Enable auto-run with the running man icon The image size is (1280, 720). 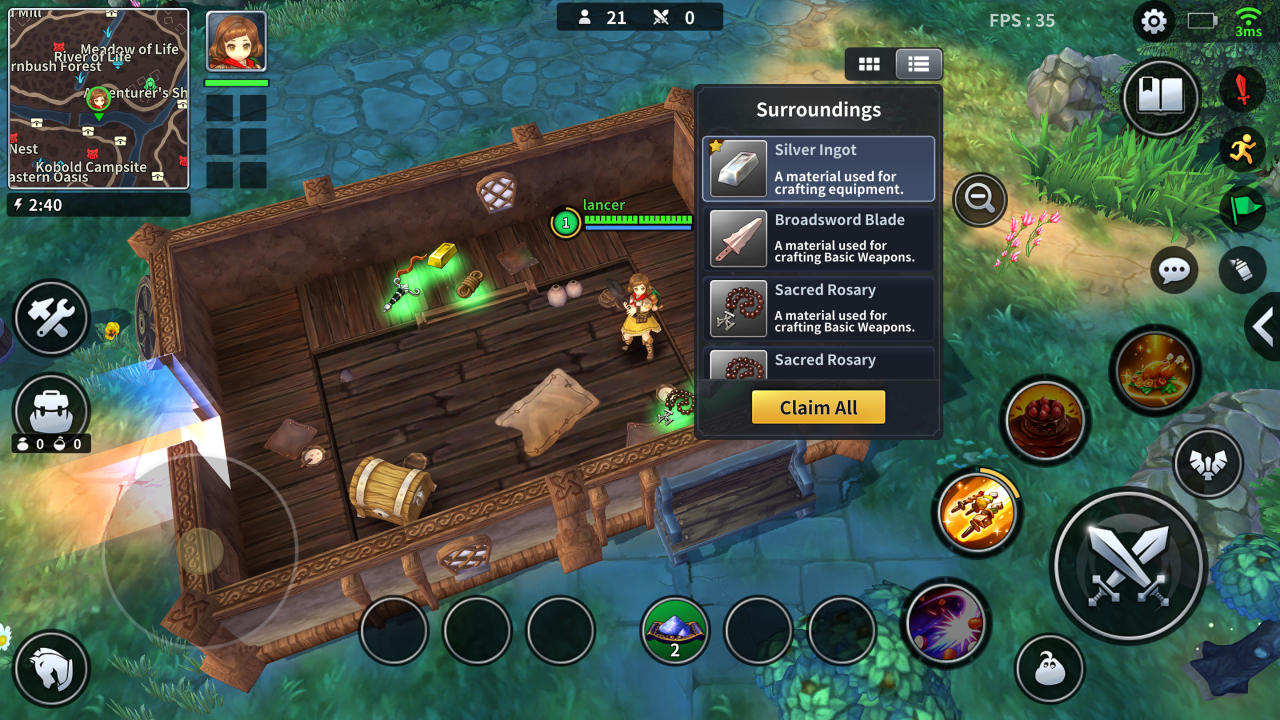(1245, 150)
